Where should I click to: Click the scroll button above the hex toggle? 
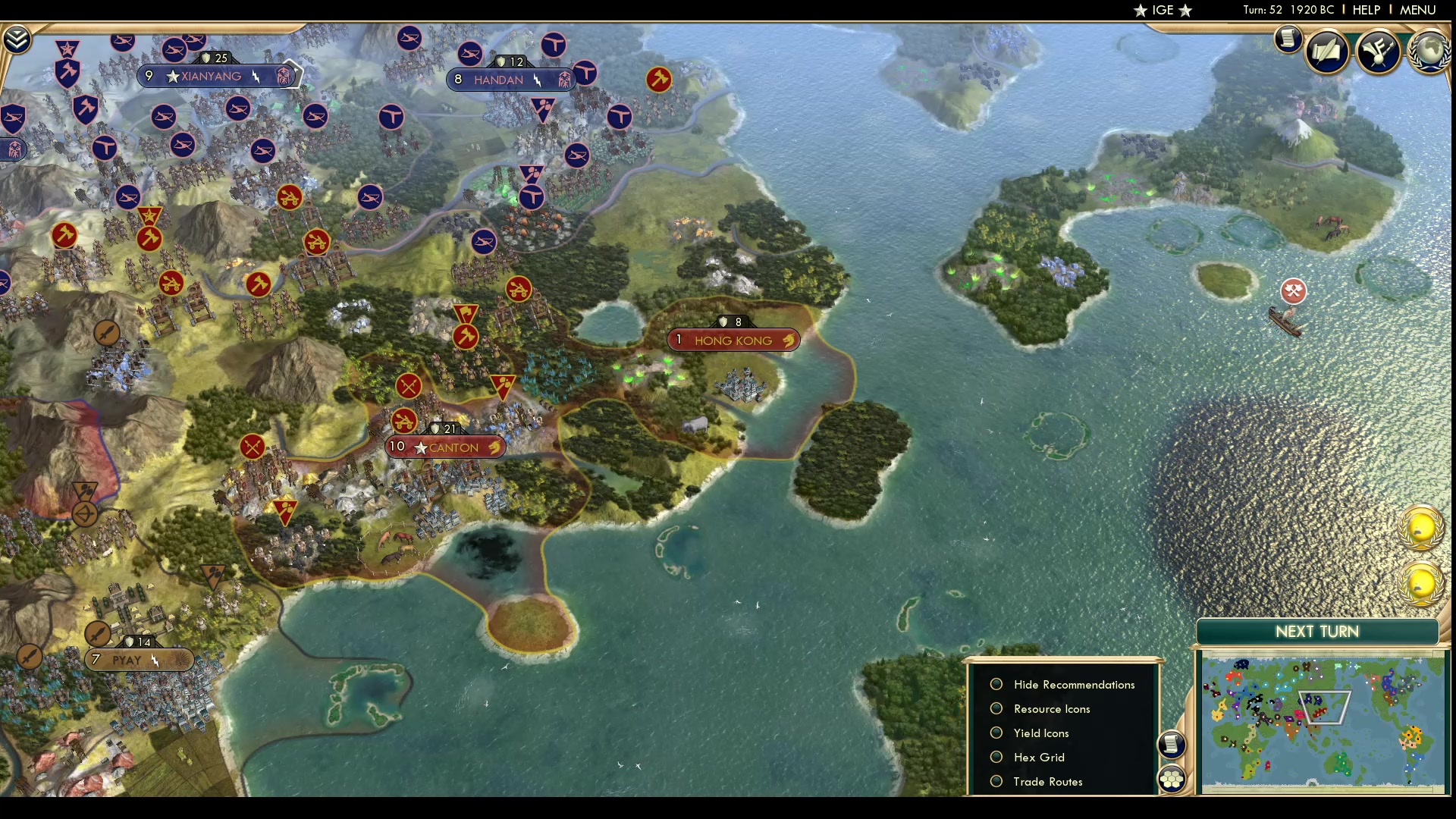[x=1172, y=745]
